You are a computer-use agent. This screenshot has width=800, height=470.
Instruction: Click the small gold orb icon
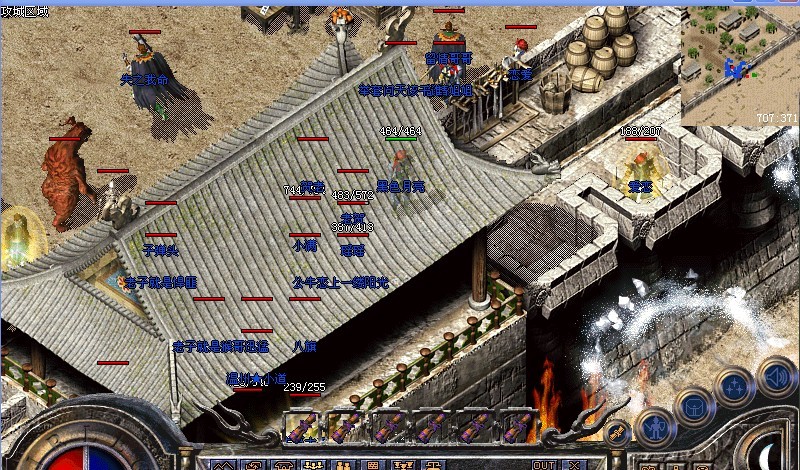[617, 432]
